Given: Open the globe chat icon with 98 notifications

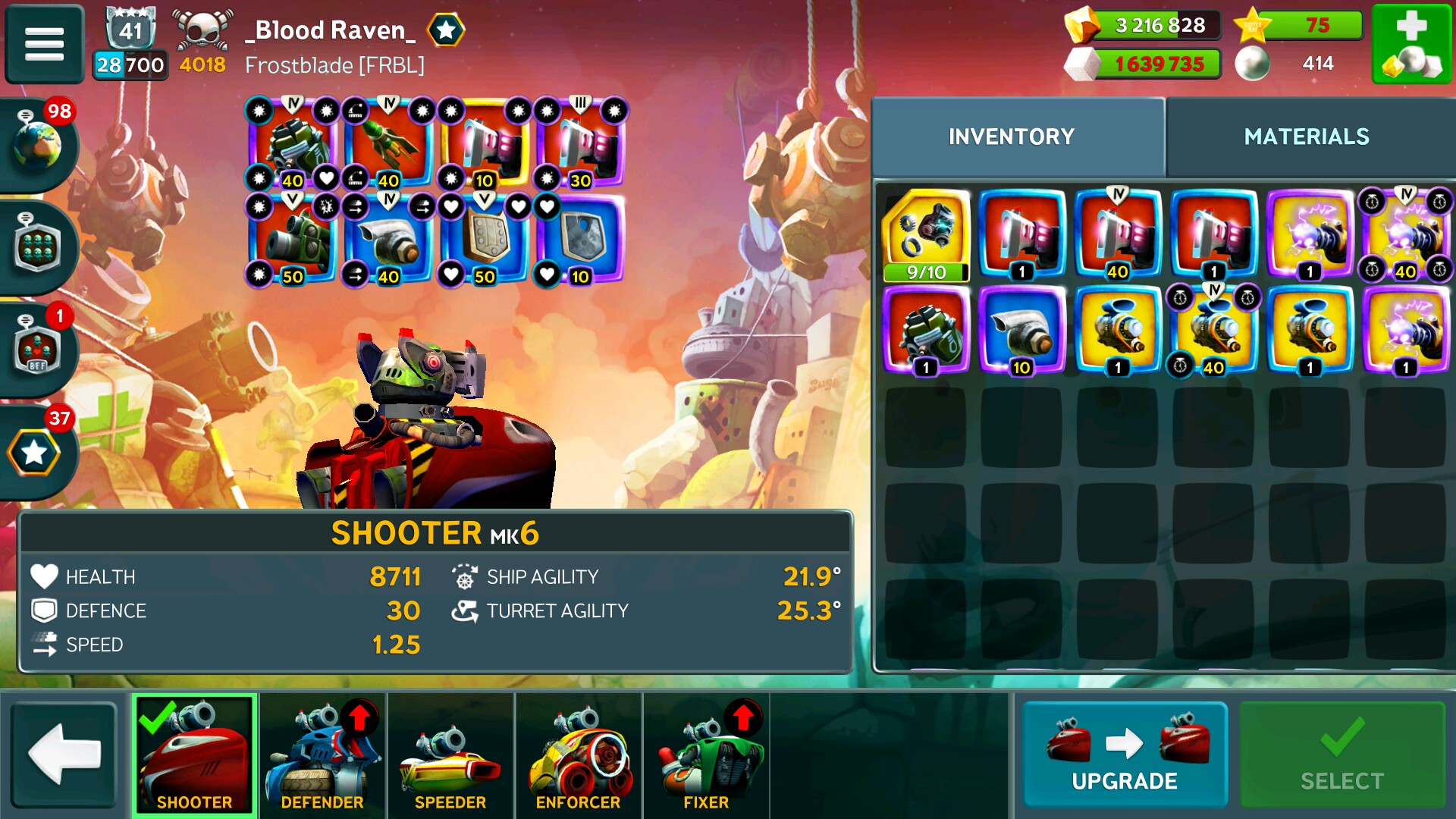Looking at the screenshot, I should point(36,144).
